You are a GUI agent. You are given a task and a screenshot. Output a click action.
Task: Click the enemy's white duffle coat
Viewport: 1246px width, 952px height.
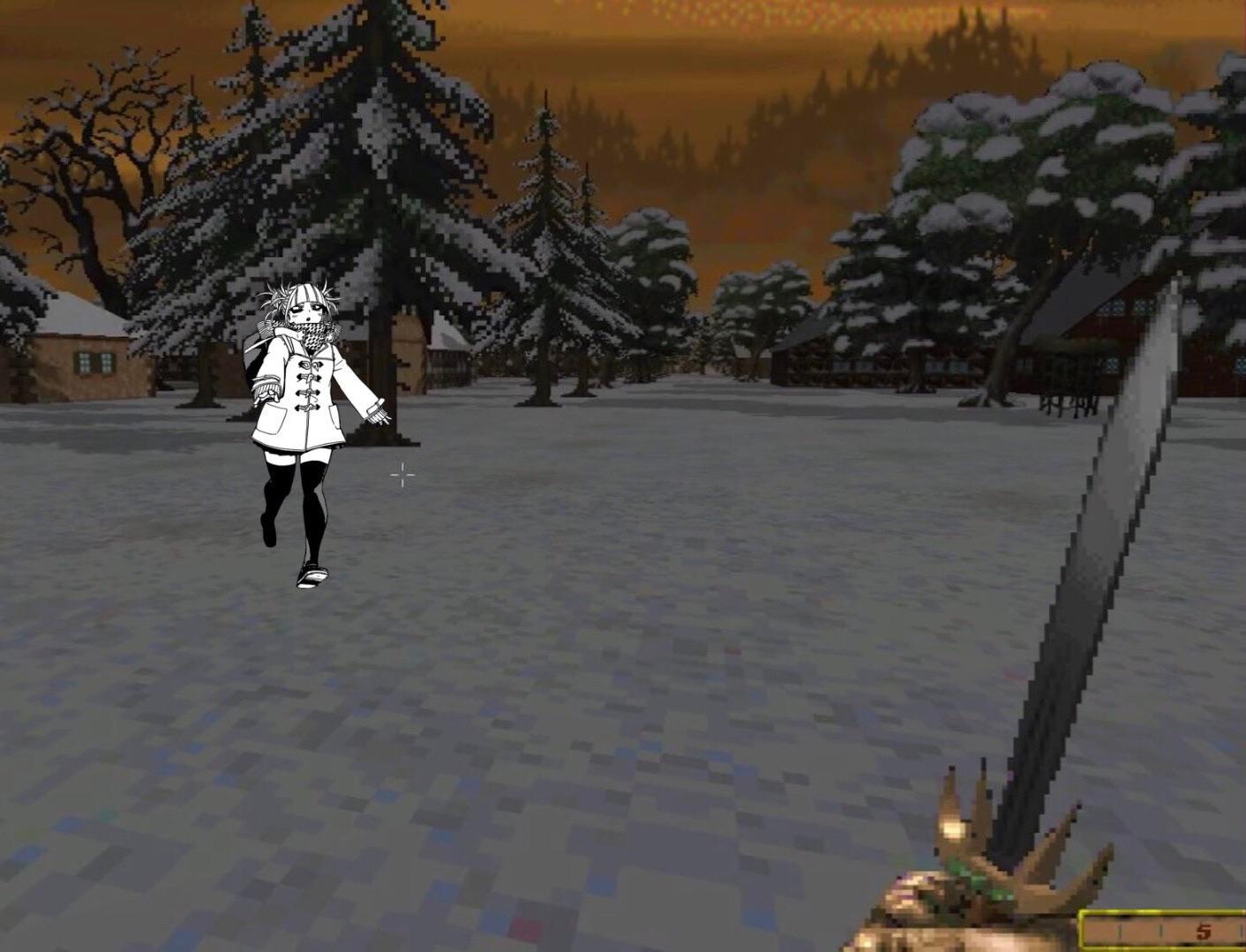[x=309, y=397]
